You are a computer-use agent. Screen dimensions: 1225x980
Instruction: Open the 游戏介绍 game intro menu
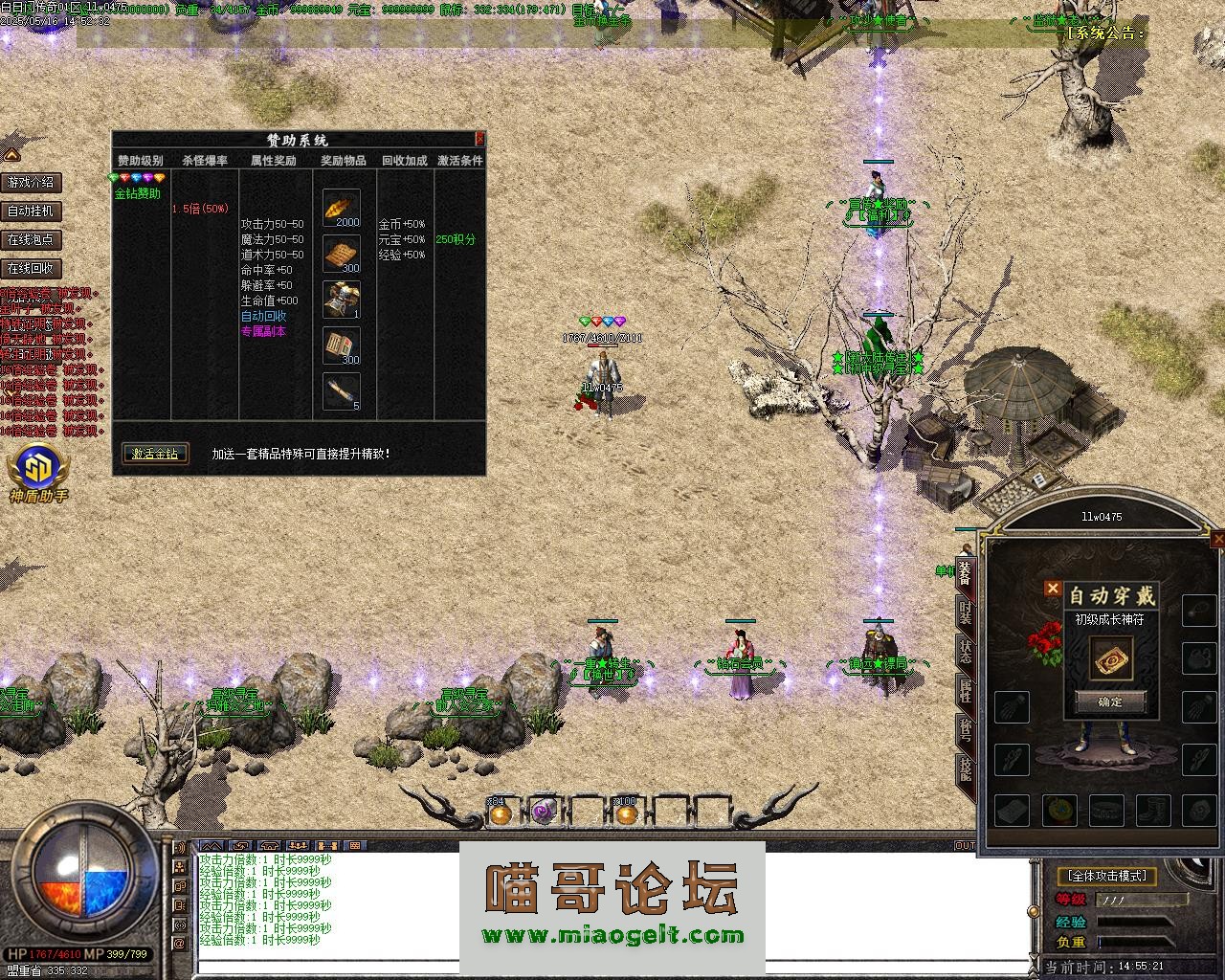pyautogui.click(x=31, y=182)
